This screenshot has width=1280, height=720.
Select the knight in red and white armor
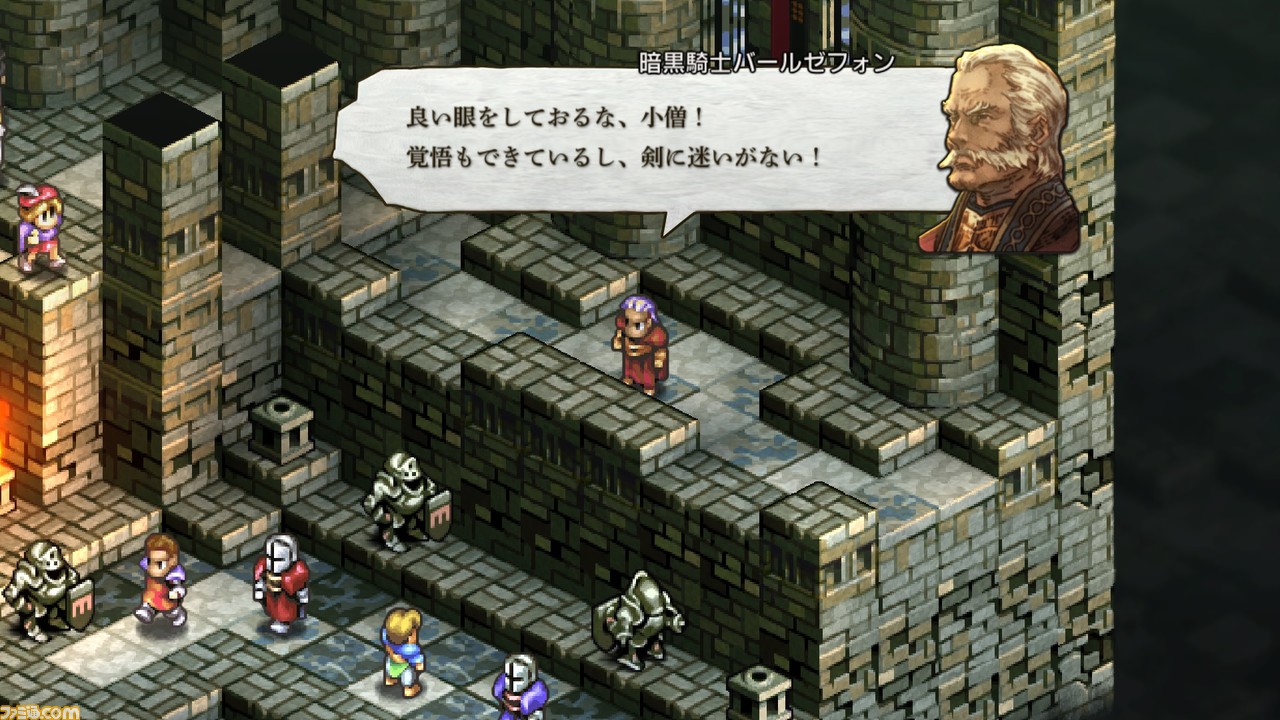pos(281,580)
